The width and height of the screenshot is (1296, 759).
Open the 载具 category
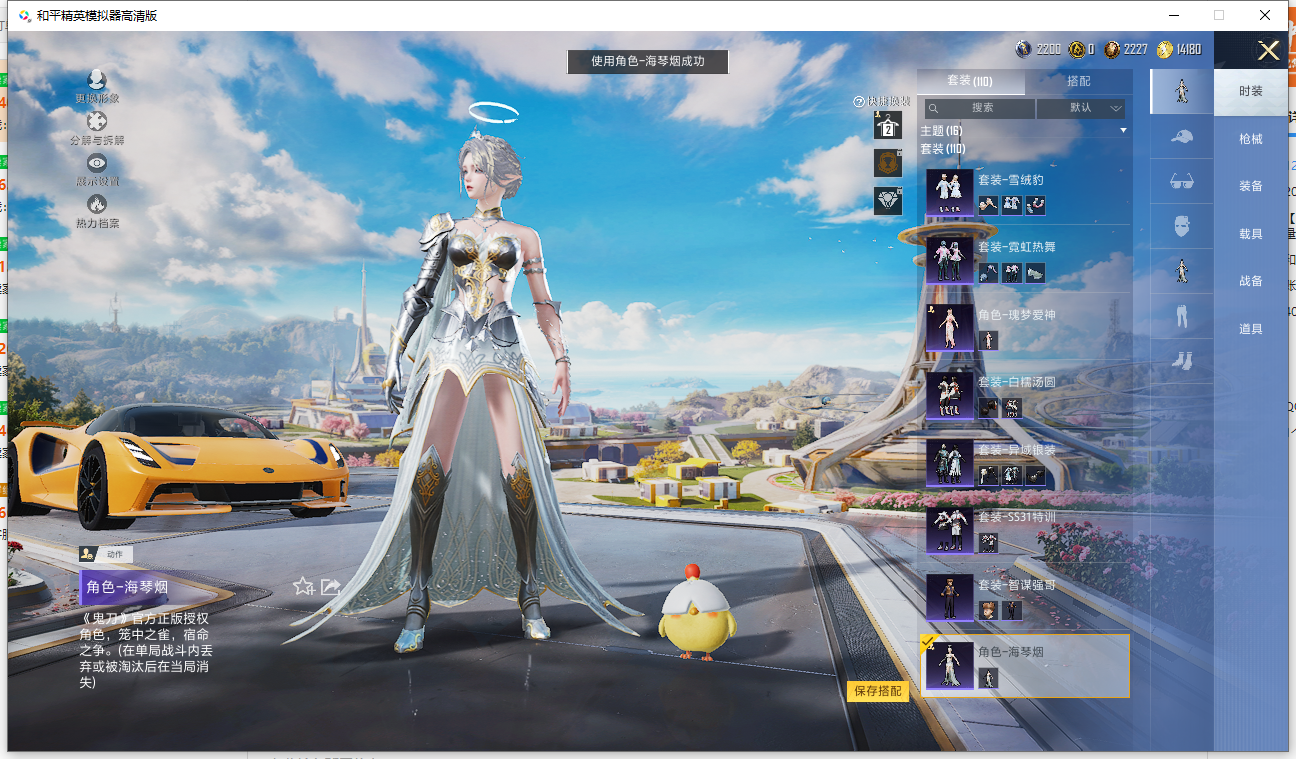(1250, 234)
